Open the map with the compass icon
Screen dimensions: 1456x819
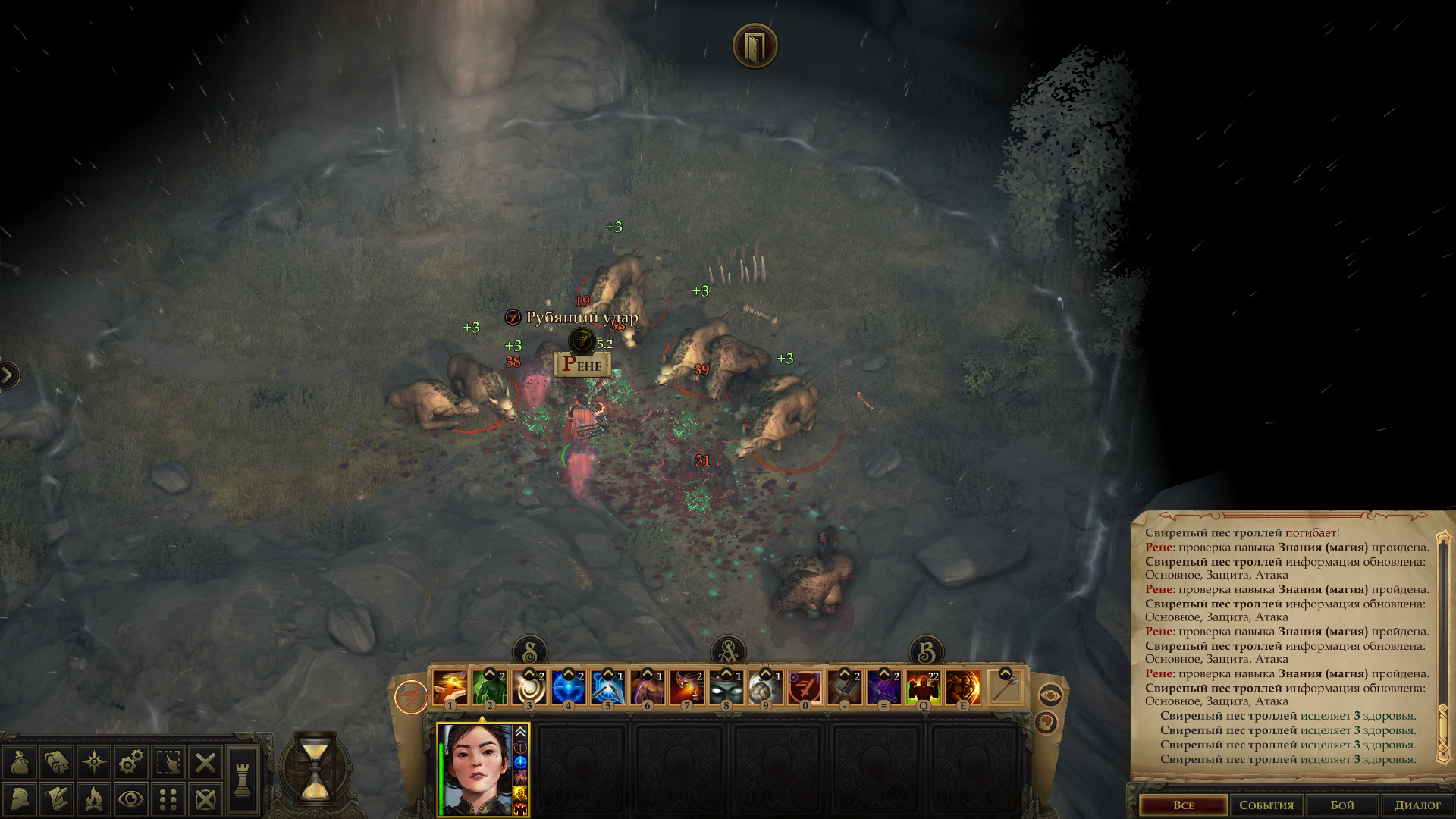pos(94,762)
